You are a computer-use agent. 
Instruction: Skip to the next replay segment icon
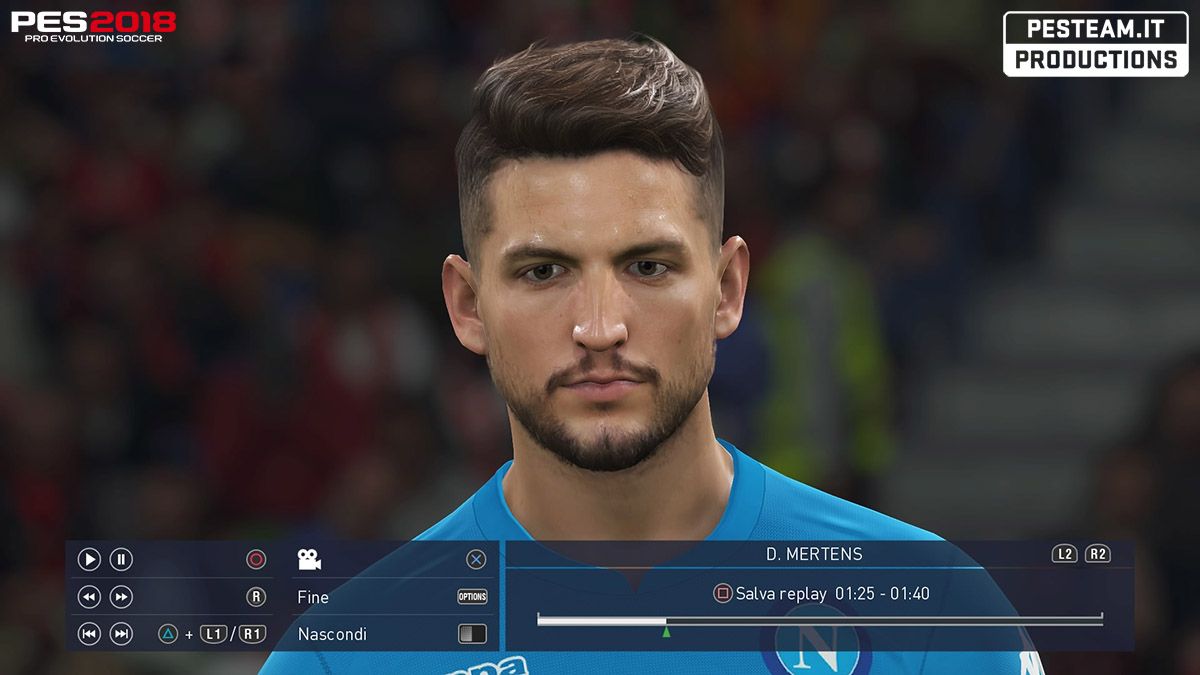pyautogui.click(x=121, y=633)
